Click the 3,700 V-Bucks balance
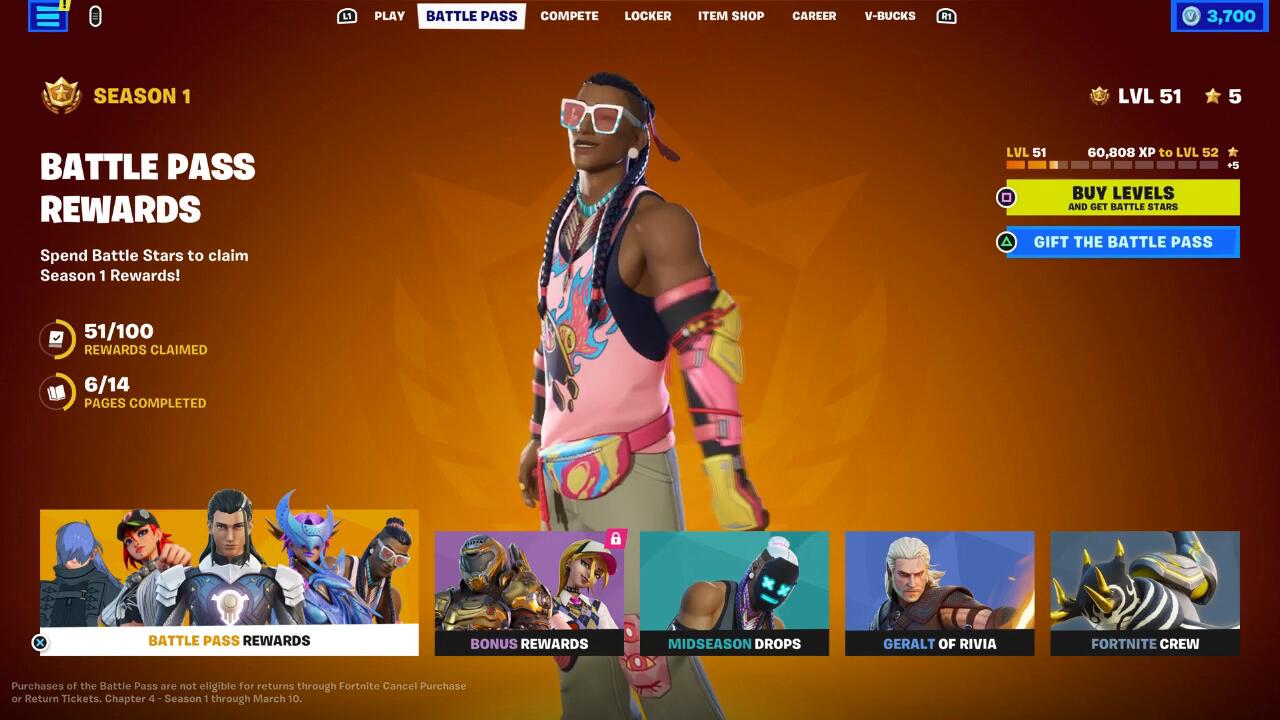 click(1219, 16)
